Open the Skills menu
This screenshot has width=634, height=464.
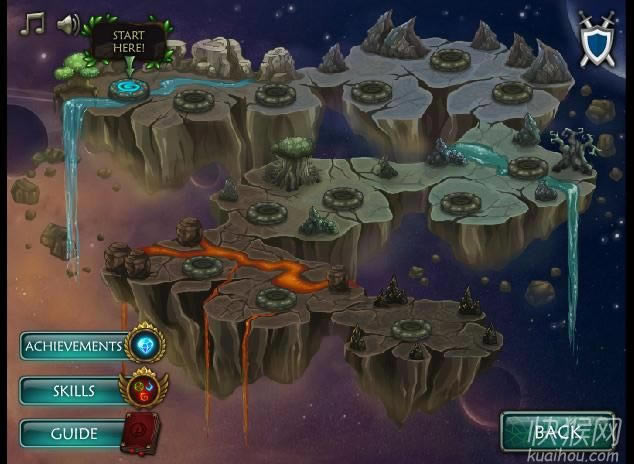click(x=72, y=390)
